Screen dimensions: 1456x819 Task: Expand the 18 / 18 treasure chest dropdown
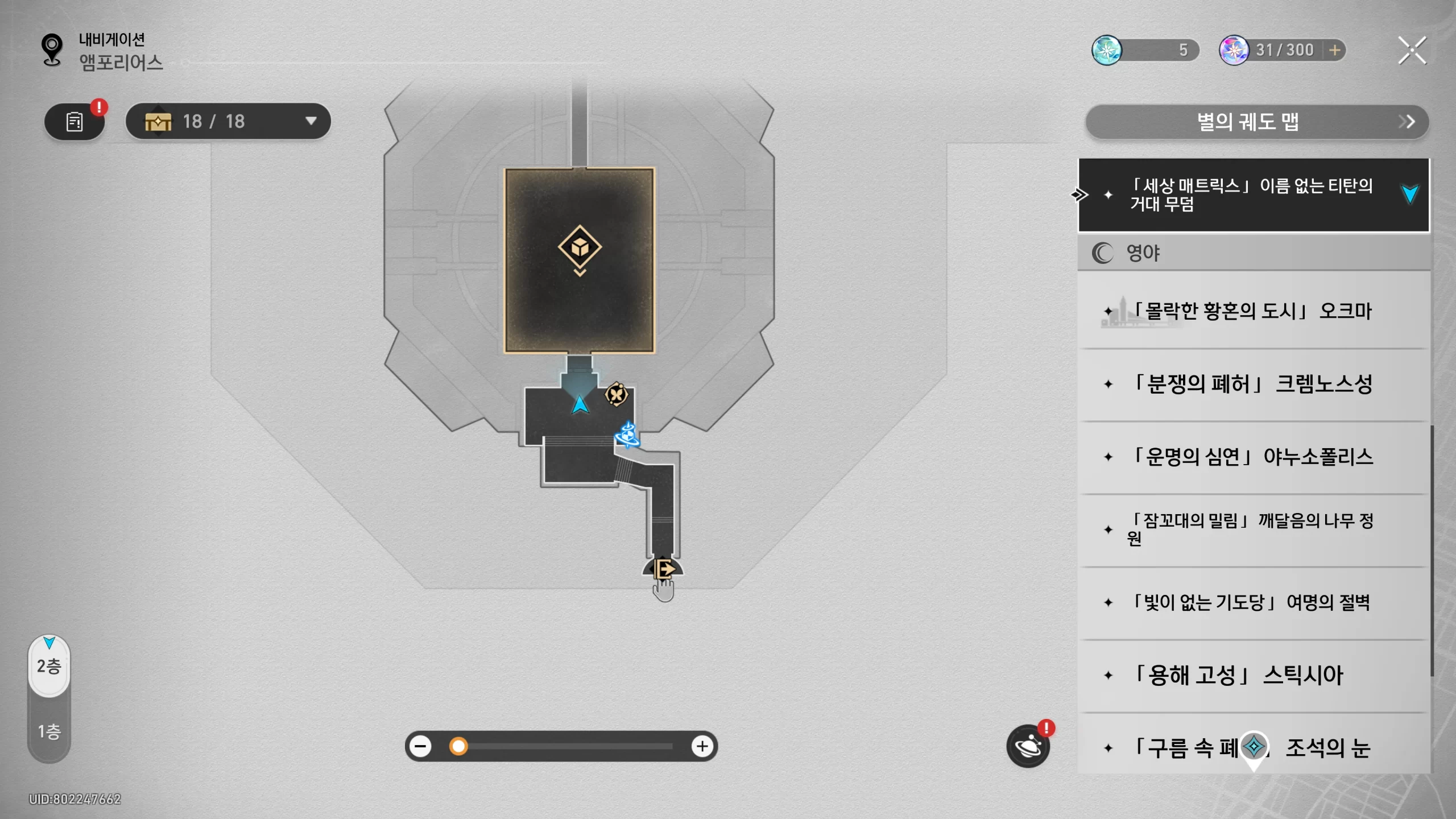click(x=311, y=121)
